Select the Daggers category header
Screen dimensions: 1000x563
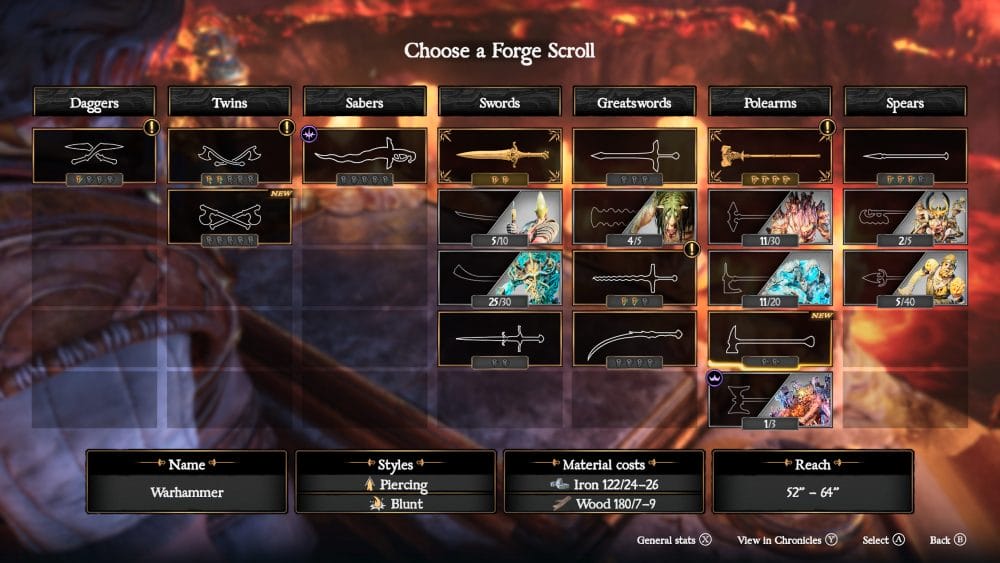point(94,102)
